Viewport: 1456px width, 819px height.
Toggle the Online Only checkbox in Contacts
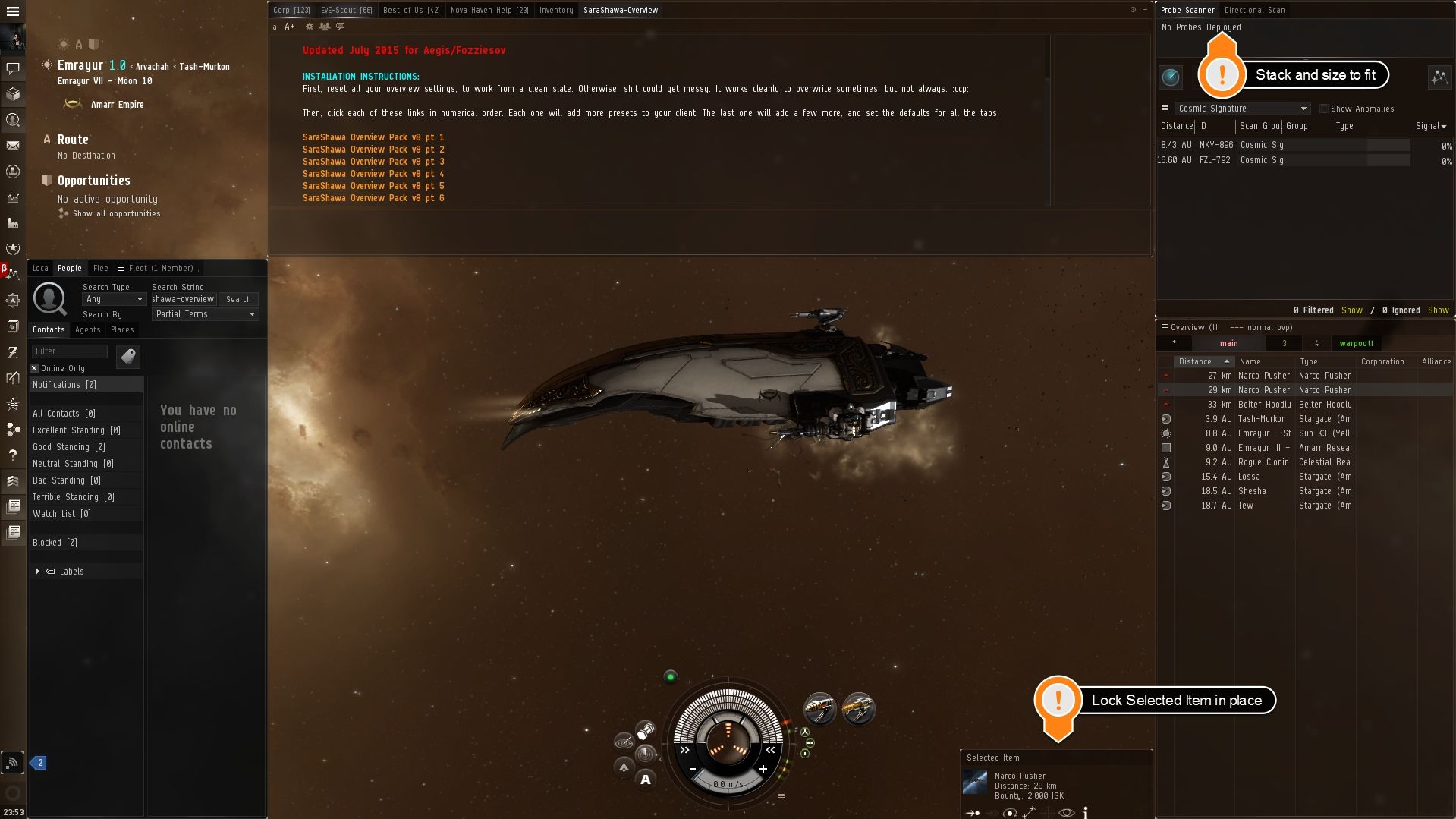tap(33, 368)
